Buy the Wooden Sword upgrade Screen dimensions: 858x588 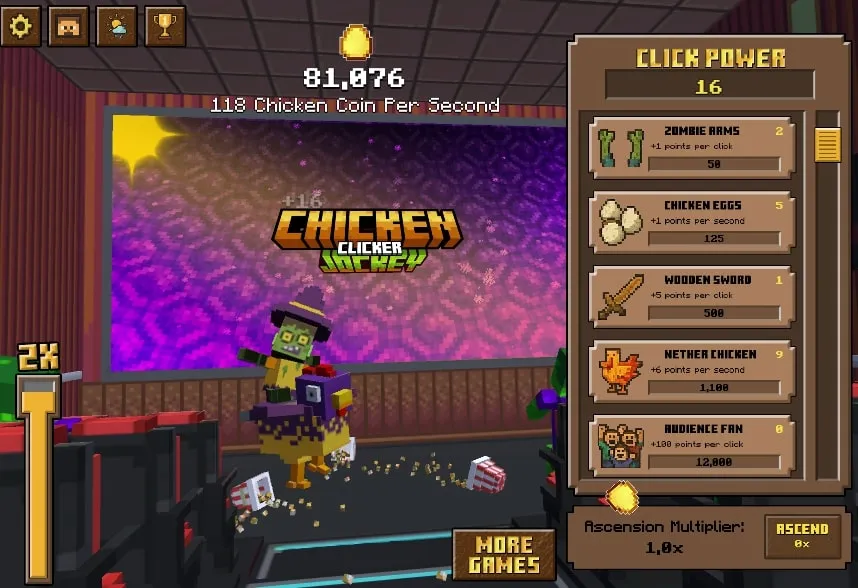[693, 296]
